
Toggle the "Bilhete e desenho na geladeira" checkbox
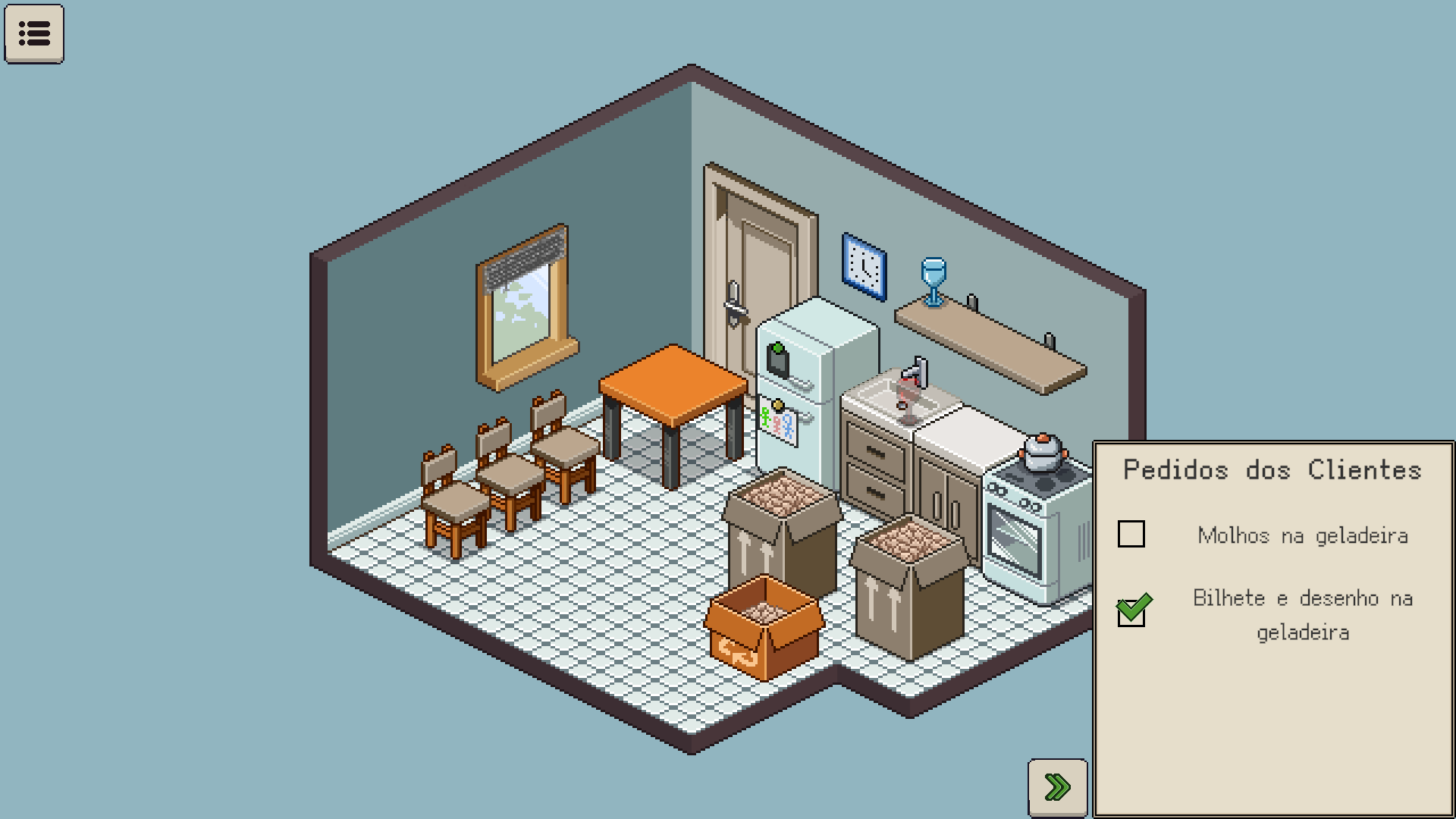tap(1131, 612)
